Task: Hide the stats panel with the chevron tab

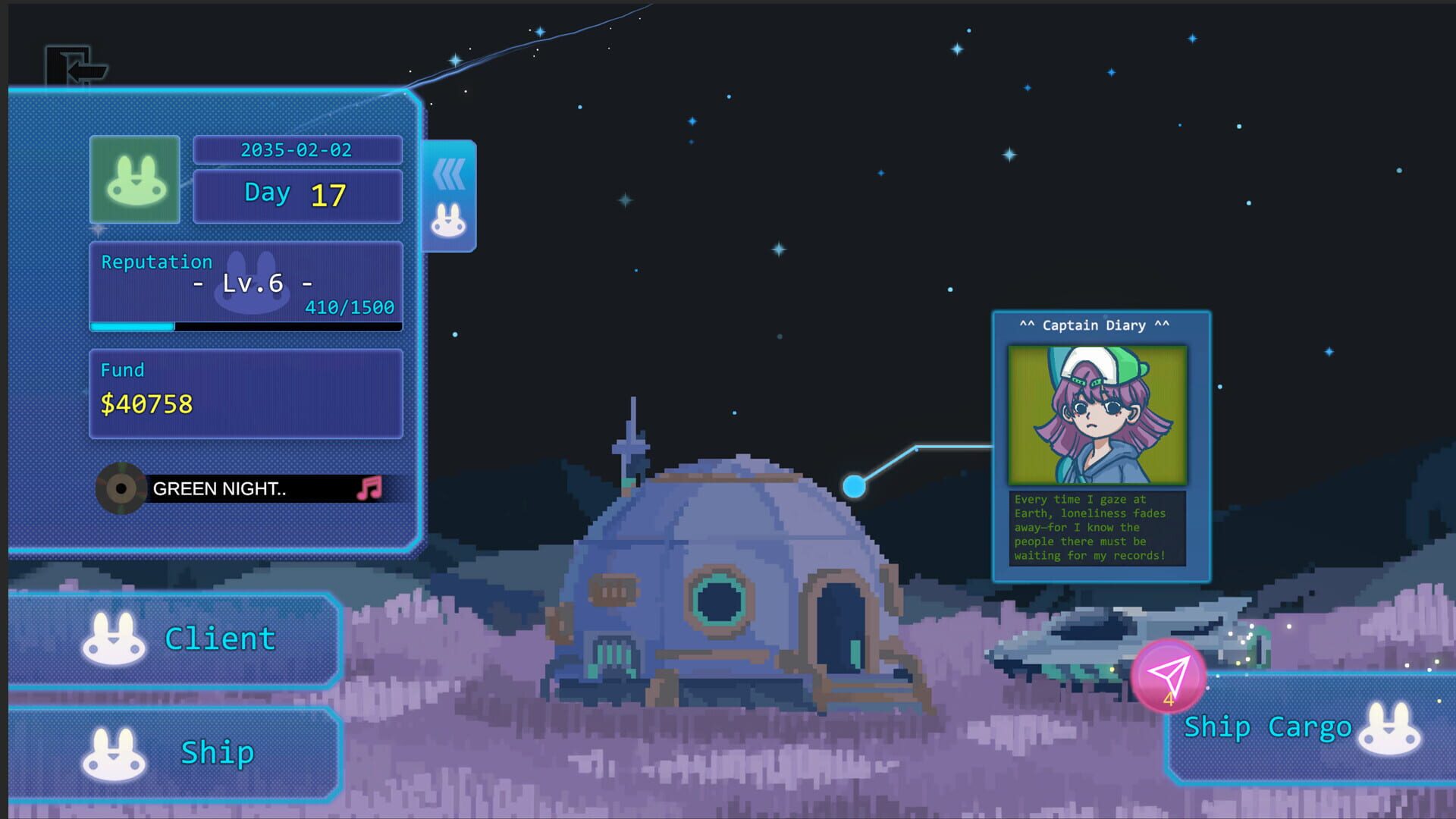Action: 448,174
